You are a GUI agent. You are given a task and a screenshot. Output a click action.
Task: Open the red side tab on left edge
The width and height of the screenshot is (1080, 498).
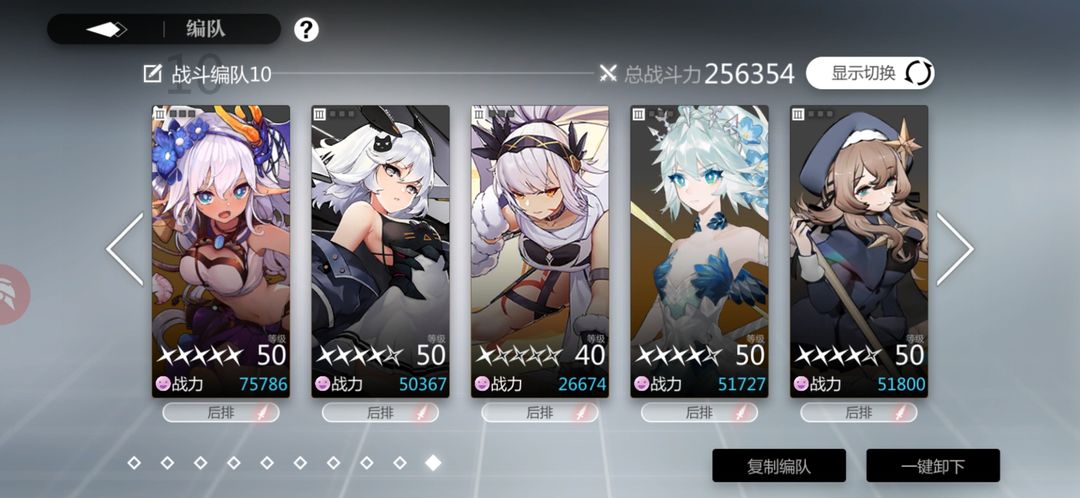(x=12, y=294)
